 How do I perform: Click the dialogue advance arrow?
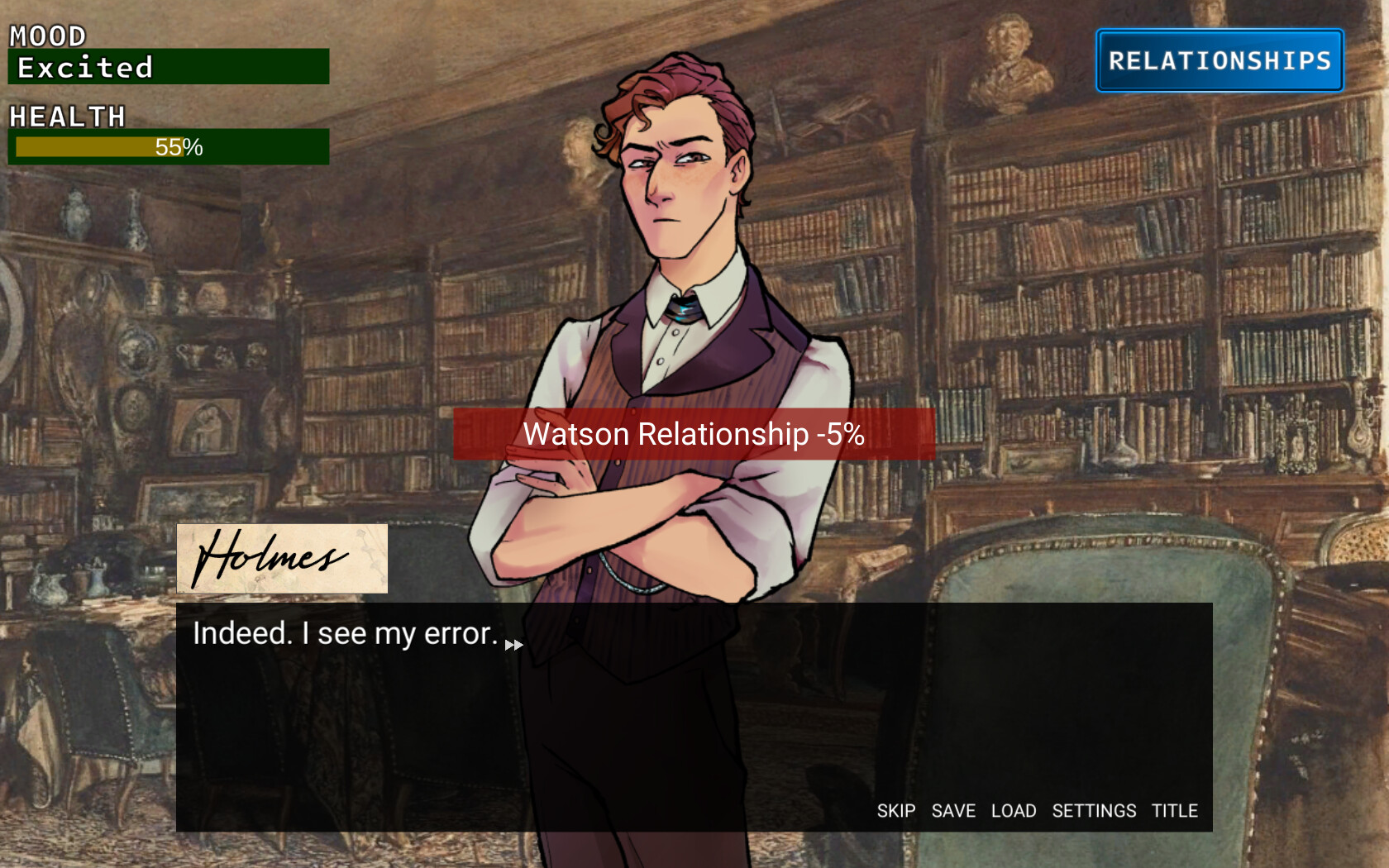click(513, 644)
